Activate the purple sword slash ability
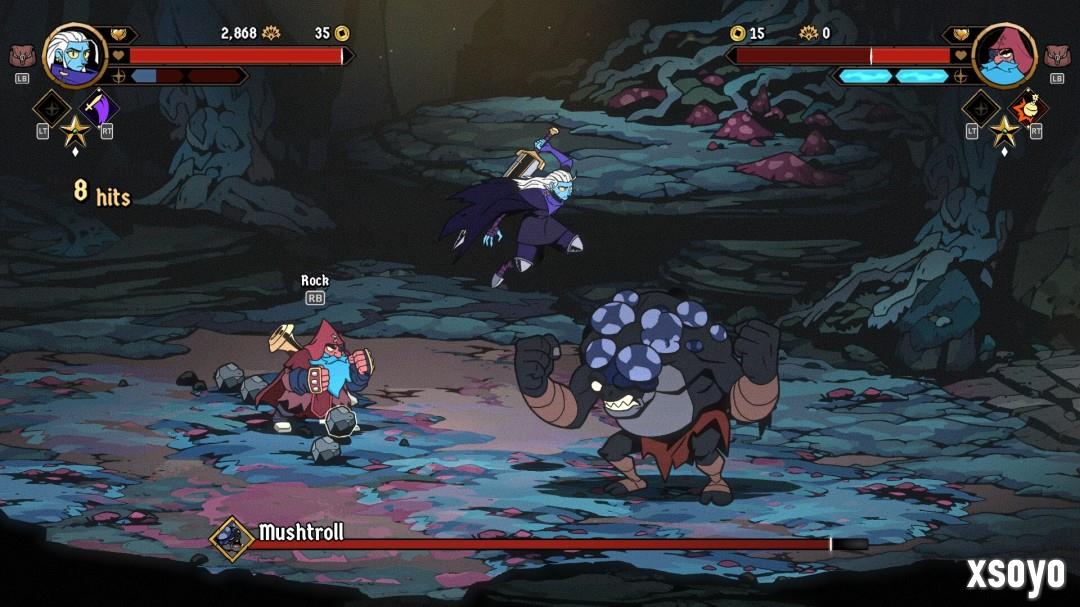 click(x=99, y=108)
